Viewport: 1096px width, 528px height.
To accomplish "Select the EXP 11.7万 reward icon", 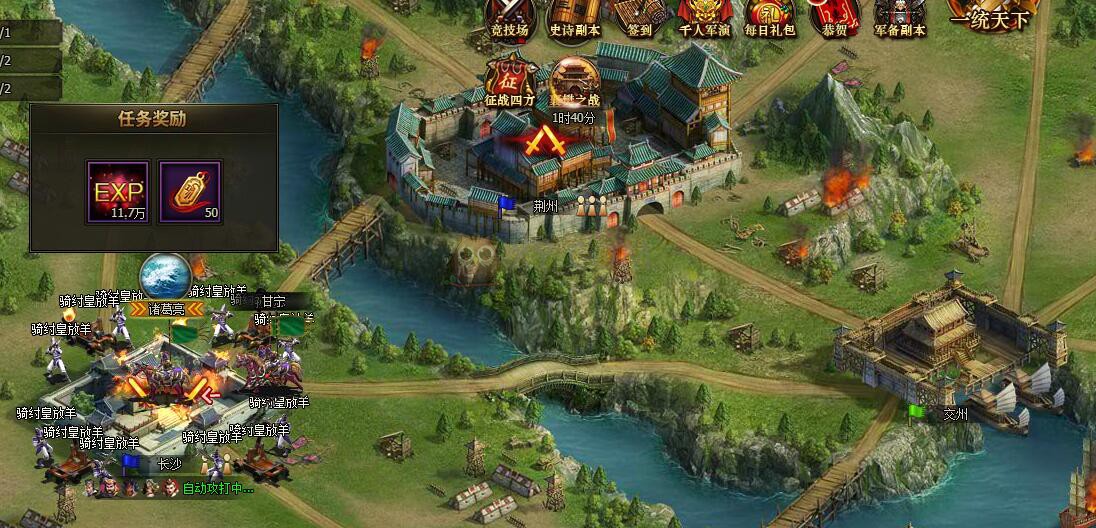I will [x=118, y=191].
